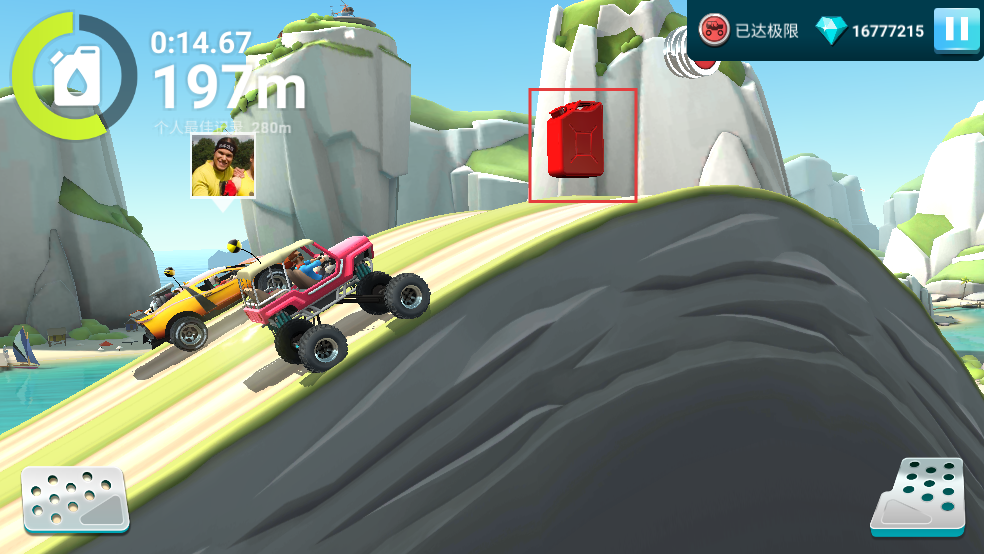Viewport: 984px width, 554px height.
Task: Pause the race
Action: [956, 30]
